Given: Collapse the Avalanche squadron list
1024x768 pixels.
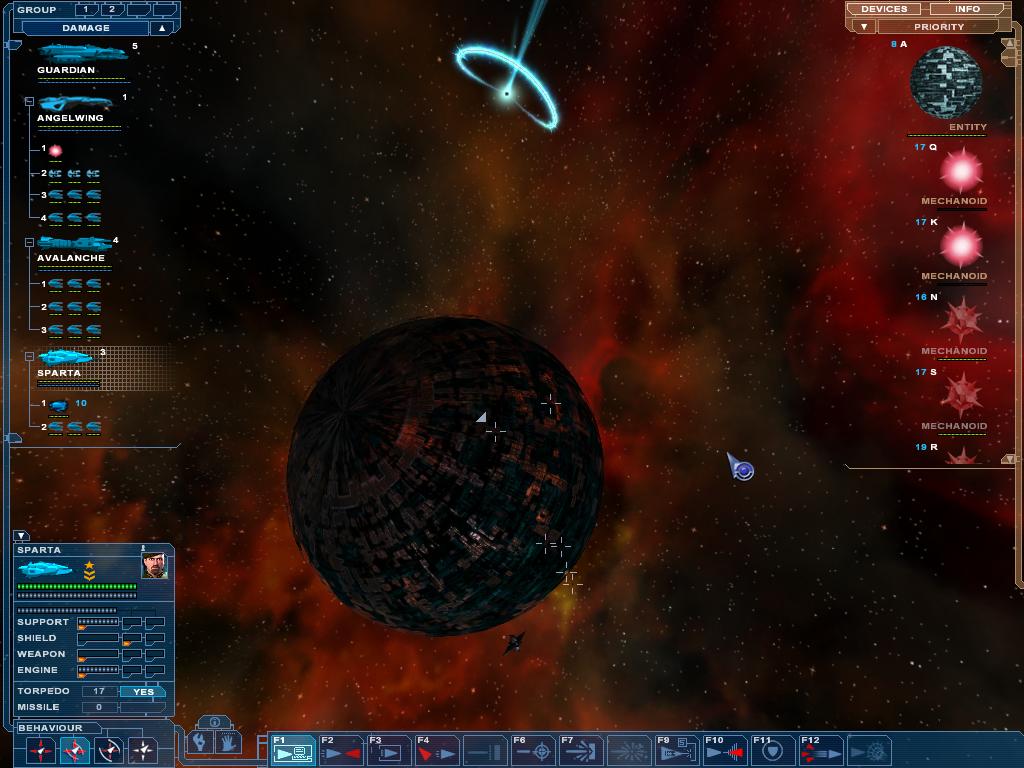Looking at the screenshot, I should tap(30, 242).
